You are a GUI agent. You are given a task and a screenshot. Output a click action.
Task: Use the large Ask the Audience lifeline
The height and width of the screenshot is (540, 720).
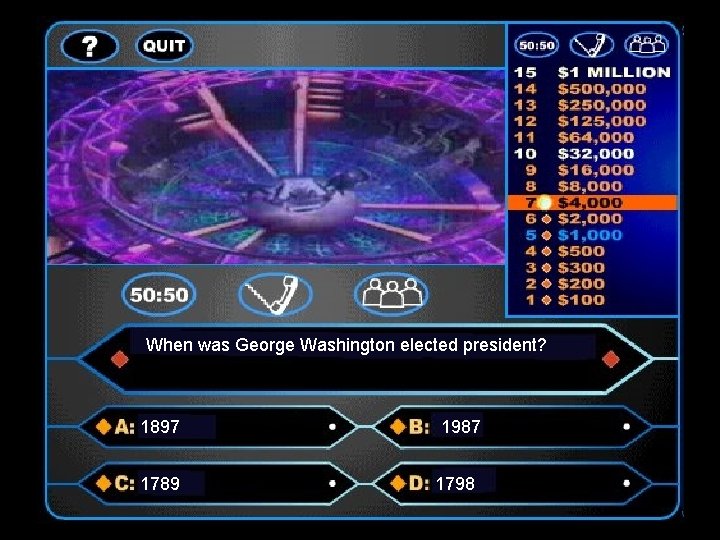391,295
